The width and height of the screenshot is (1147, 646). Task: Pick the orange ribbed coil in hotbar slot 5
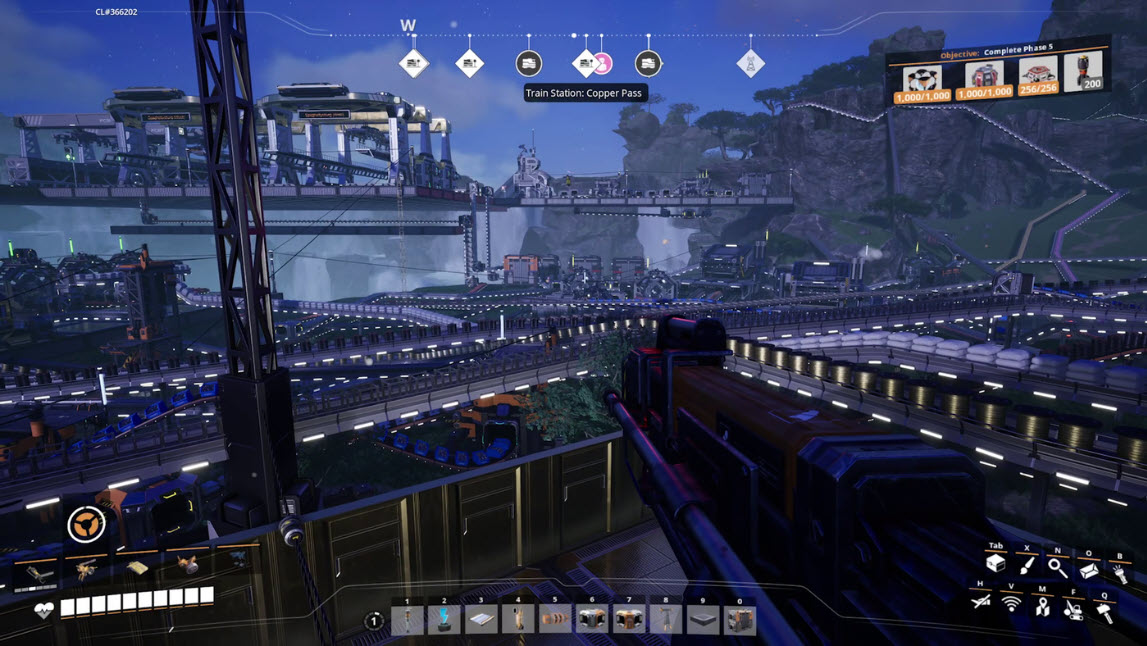[555, 621]
